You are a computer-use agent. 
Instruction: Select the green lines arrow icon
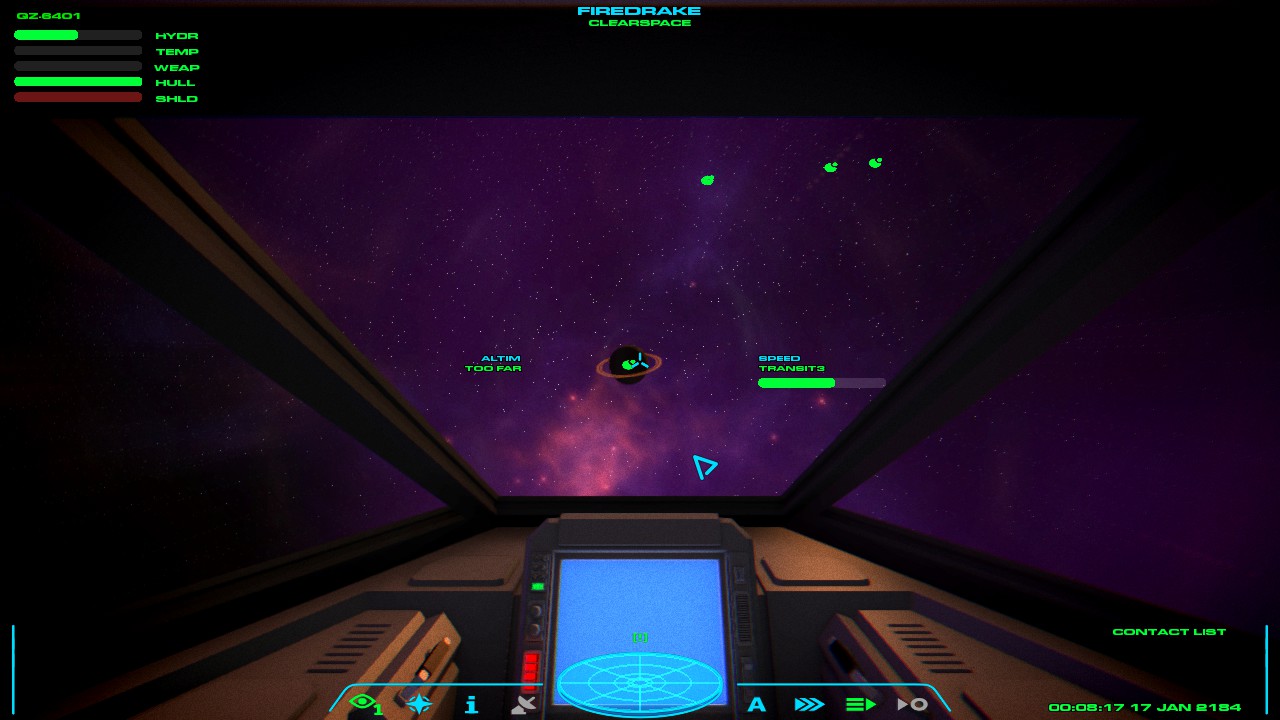point(861,704)
